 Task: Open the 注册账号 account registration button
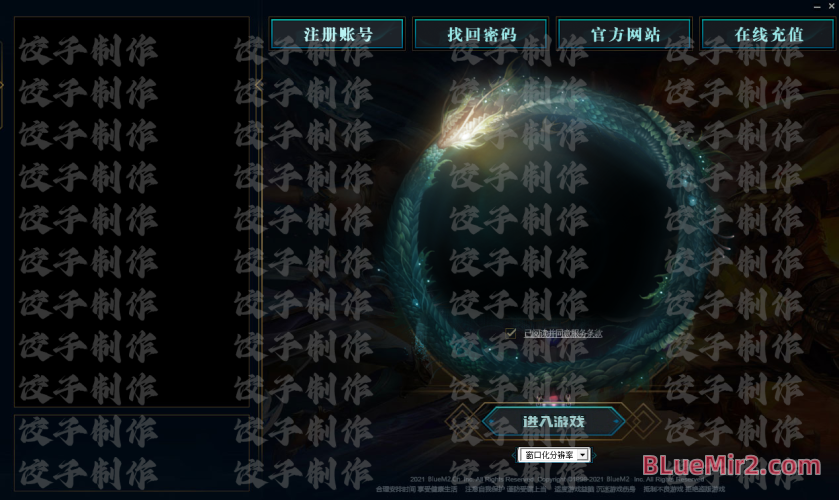(x=338, y=34)
